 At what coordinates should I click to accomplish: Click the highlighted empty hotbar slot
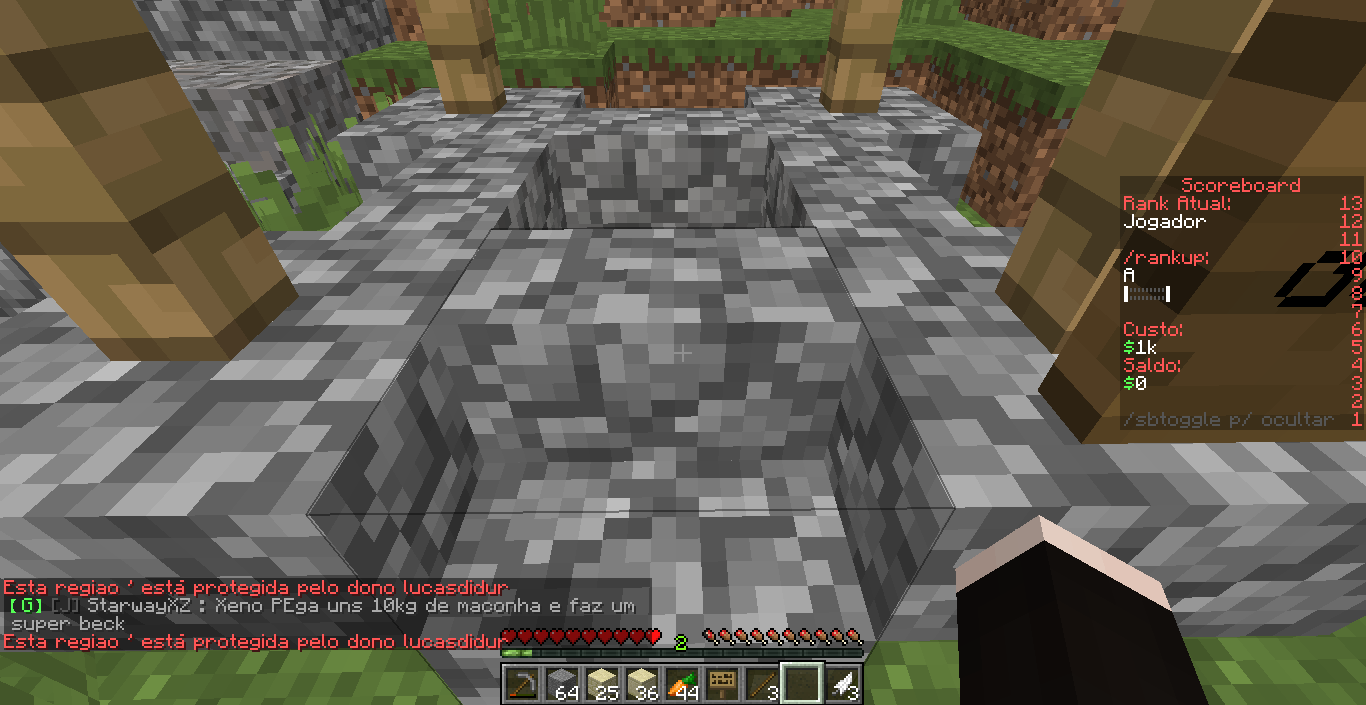pos(801,684)
